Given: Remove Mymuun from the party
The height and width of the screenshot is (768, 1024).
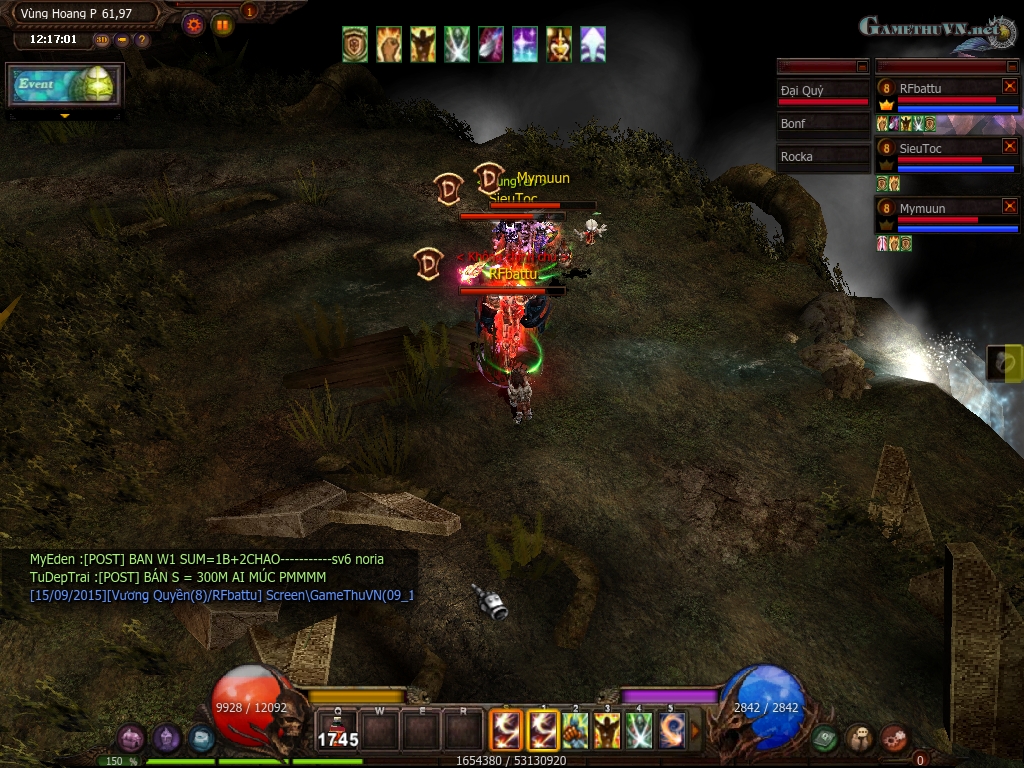Looking at the screenshot, I should tap(1009, 207).
